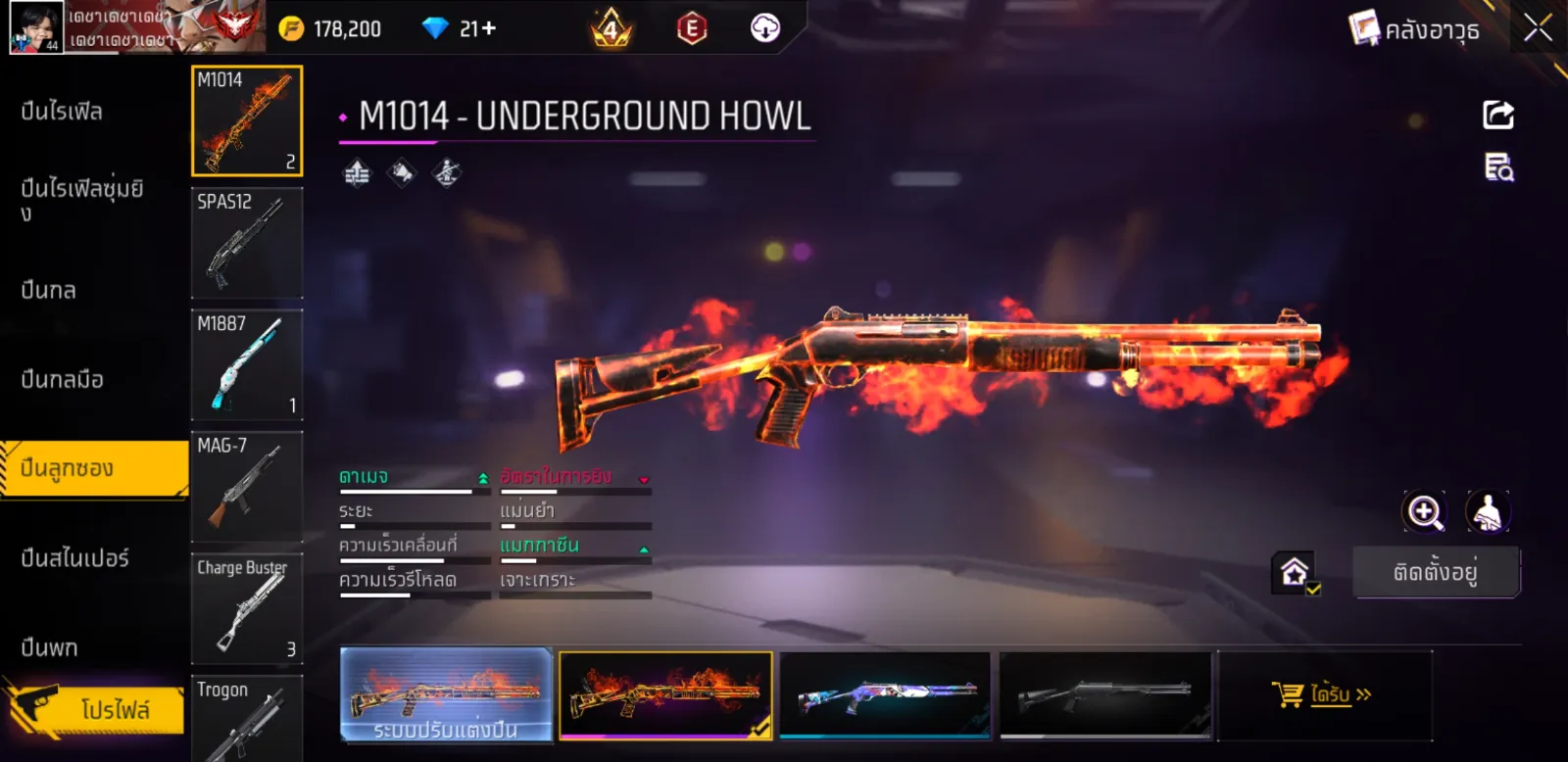Select the Charge Buster weapon slot

point(247,609)
